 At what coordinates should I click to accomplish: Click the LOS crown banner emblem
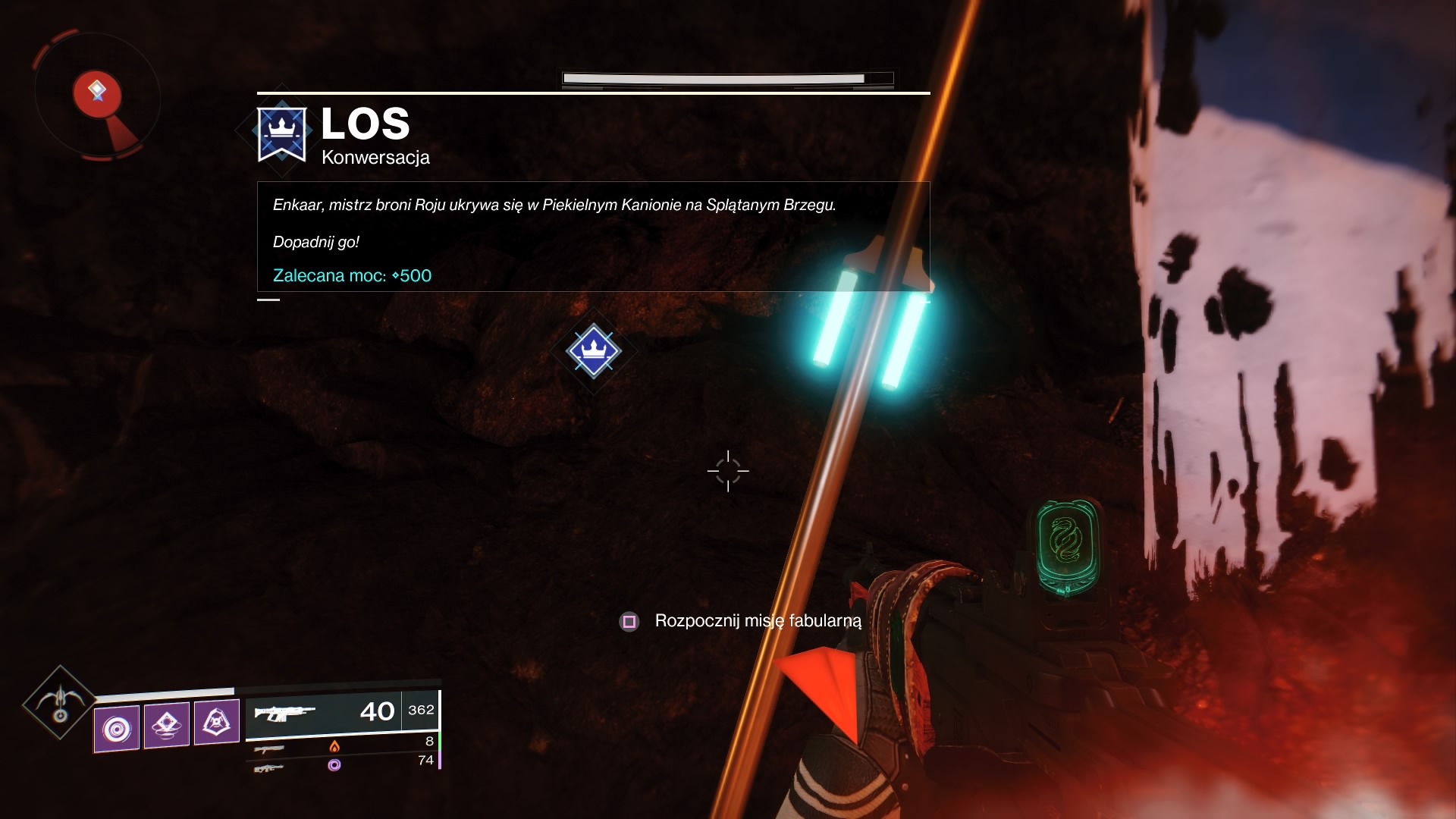(x=281, y=133)
